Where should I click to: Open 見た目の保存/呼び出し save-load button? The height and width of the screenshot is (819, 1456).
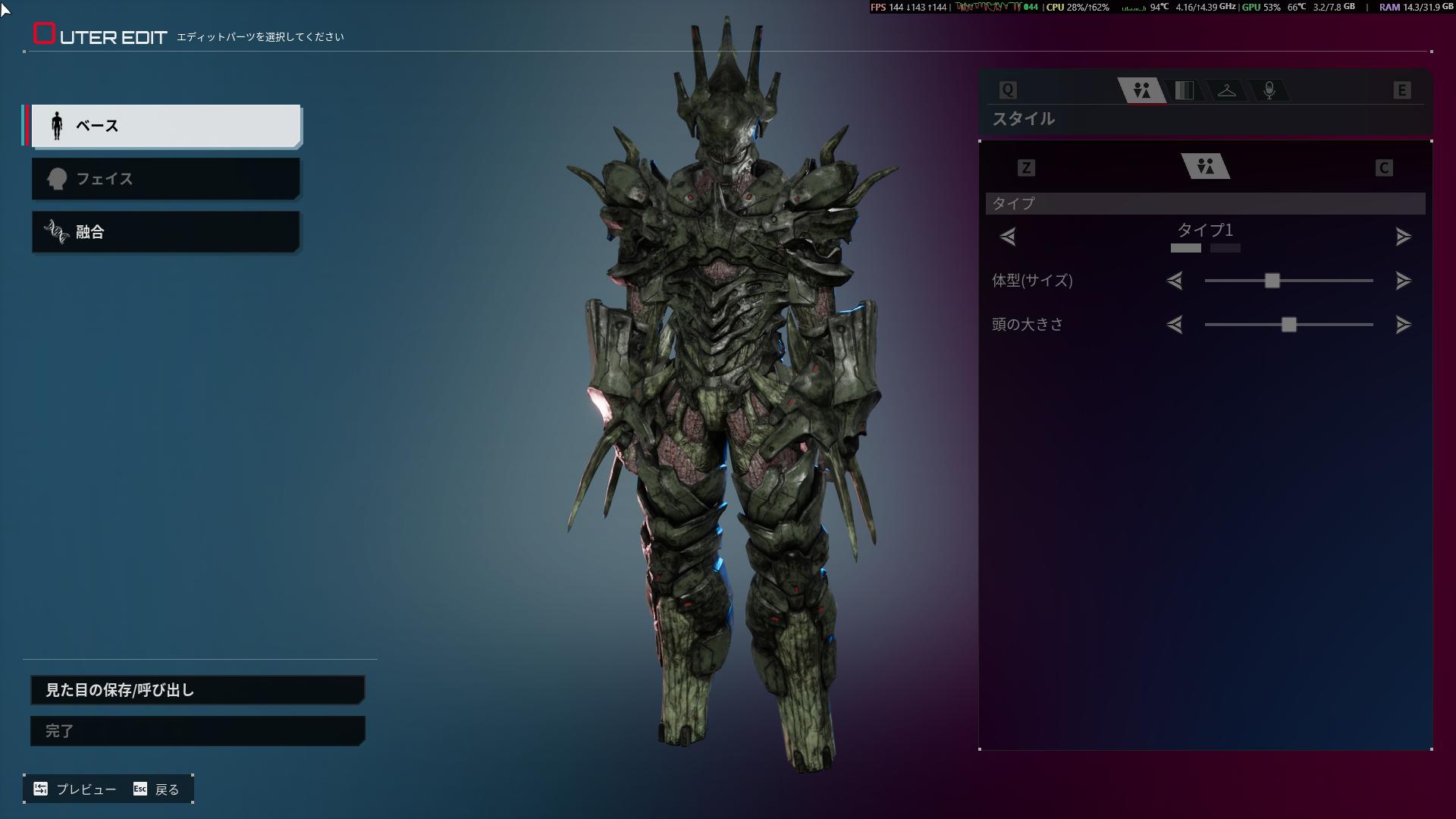pos(197,690)
